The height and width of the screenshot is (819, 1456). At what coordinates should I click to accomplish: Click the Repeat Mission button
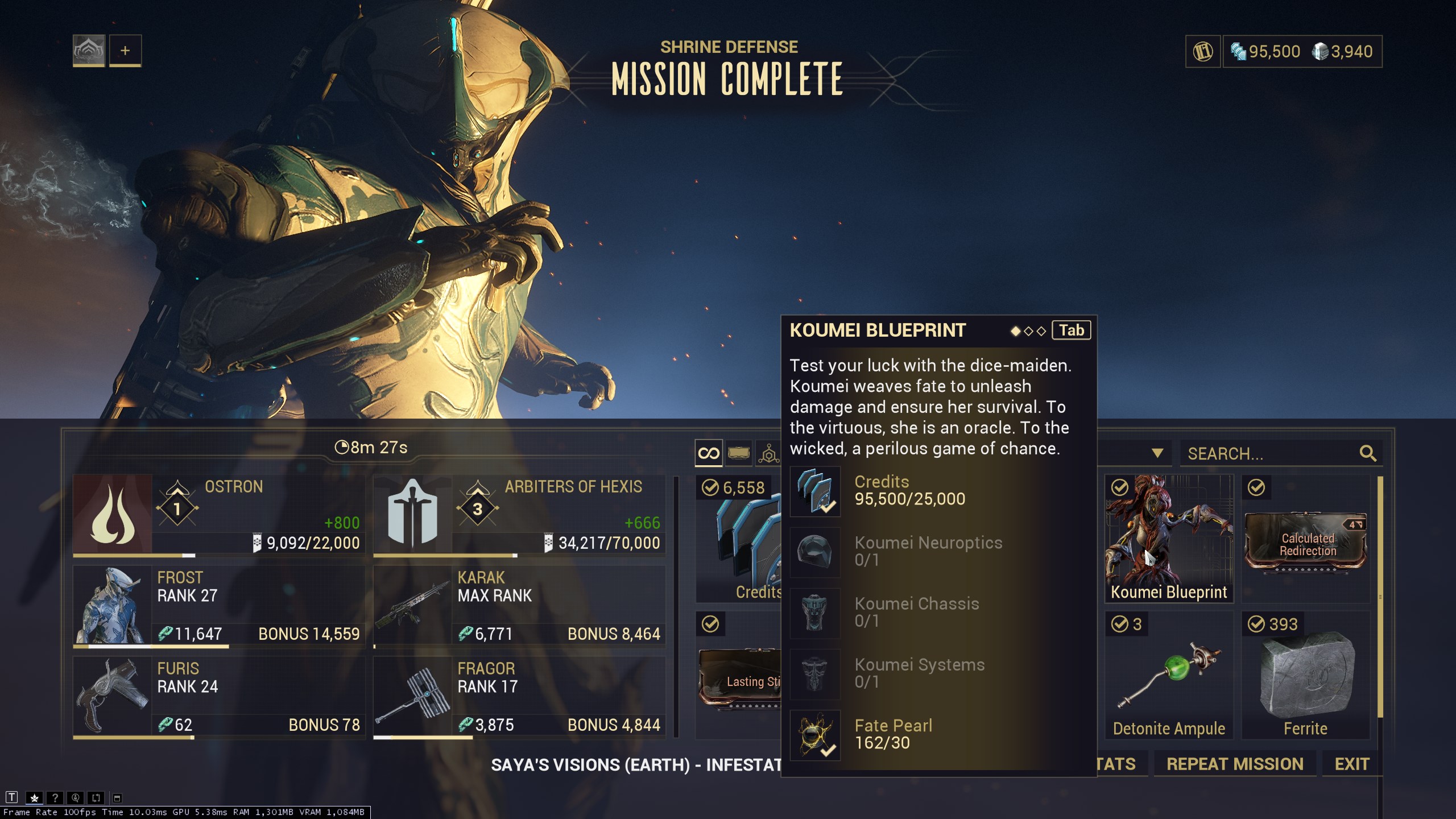pyautogui.click(x=1235, y=764)
